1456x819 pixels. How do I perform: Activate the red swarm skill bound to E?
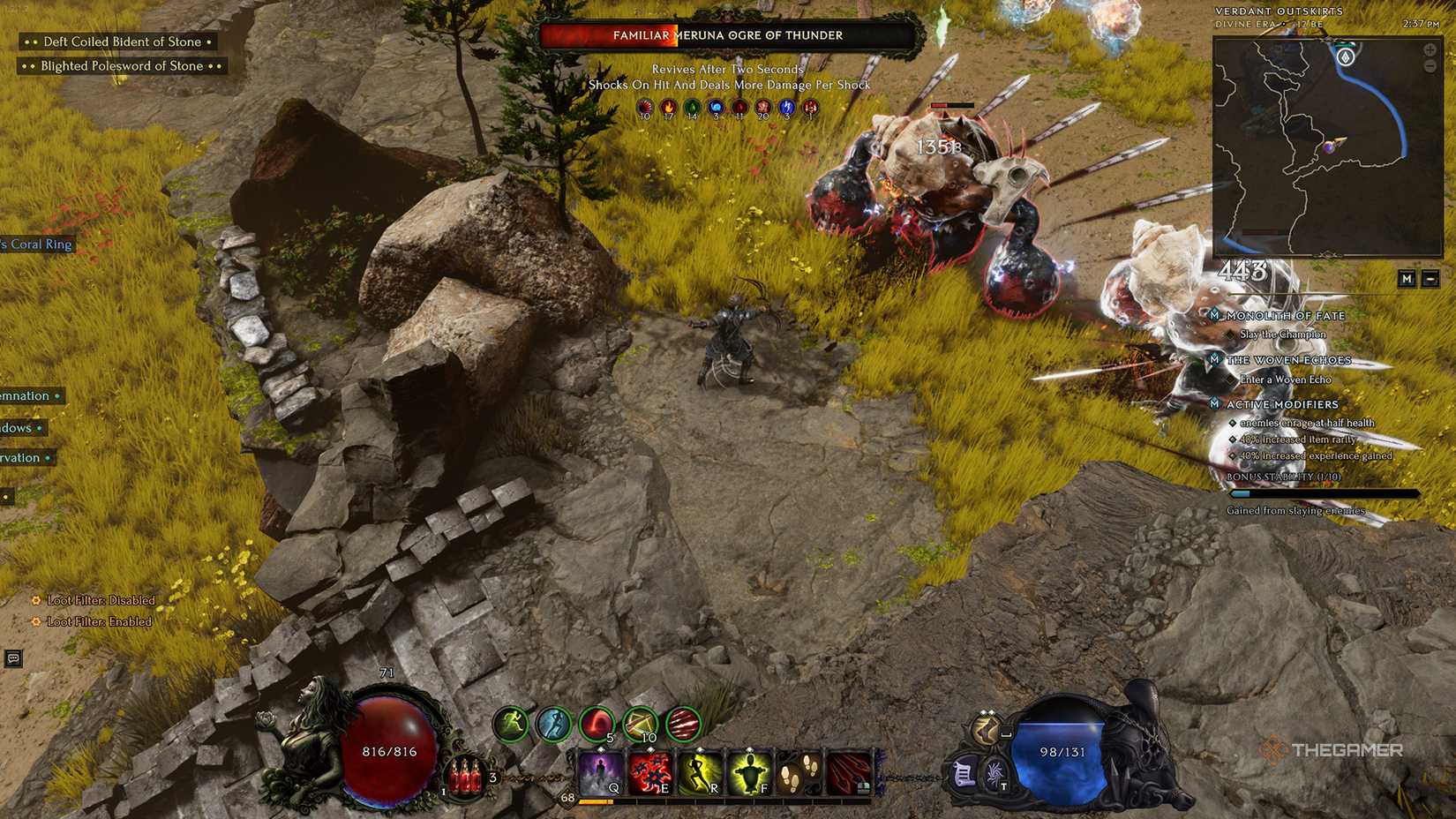click(649, 772)
